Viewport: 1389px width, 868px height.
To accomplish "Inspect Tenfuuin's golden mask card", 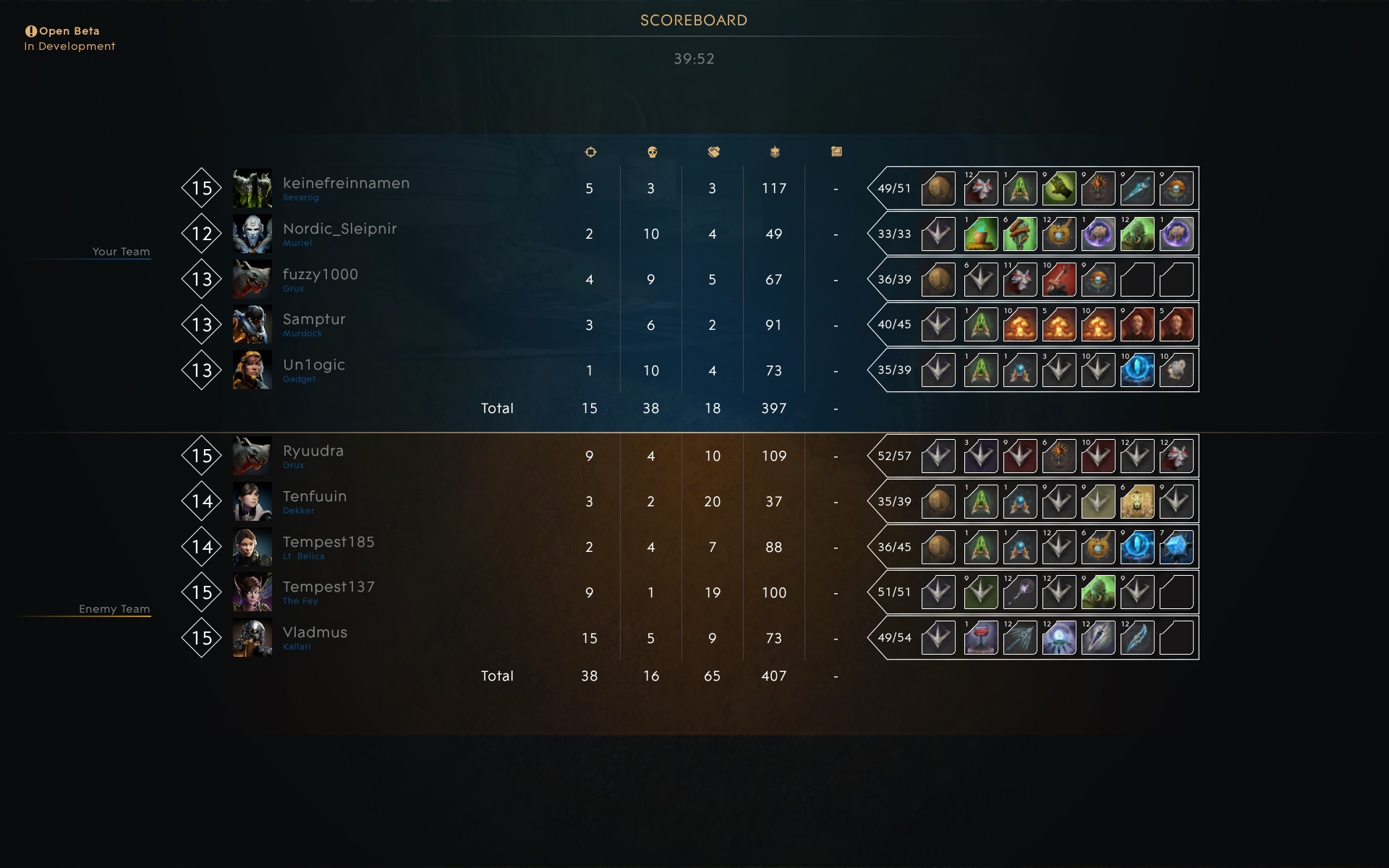I will click(x=1137, y=502).
